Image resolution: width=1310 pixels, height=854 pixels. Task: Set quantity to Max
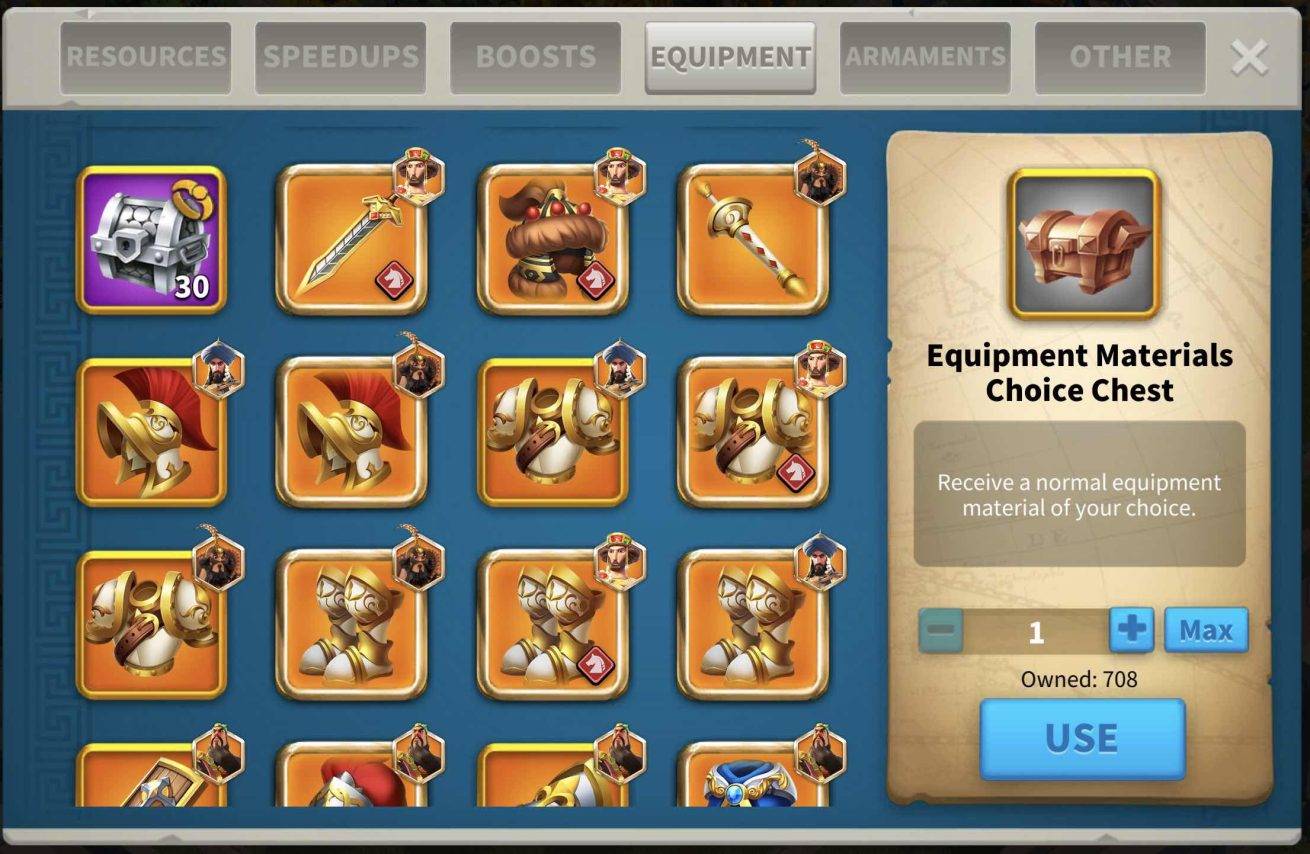[x=1206, y=631]
